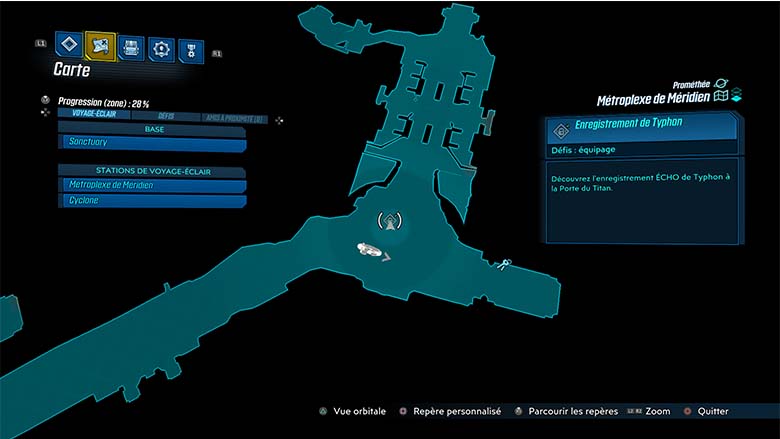Switch to the Défis tab

(x=165, y=117)
